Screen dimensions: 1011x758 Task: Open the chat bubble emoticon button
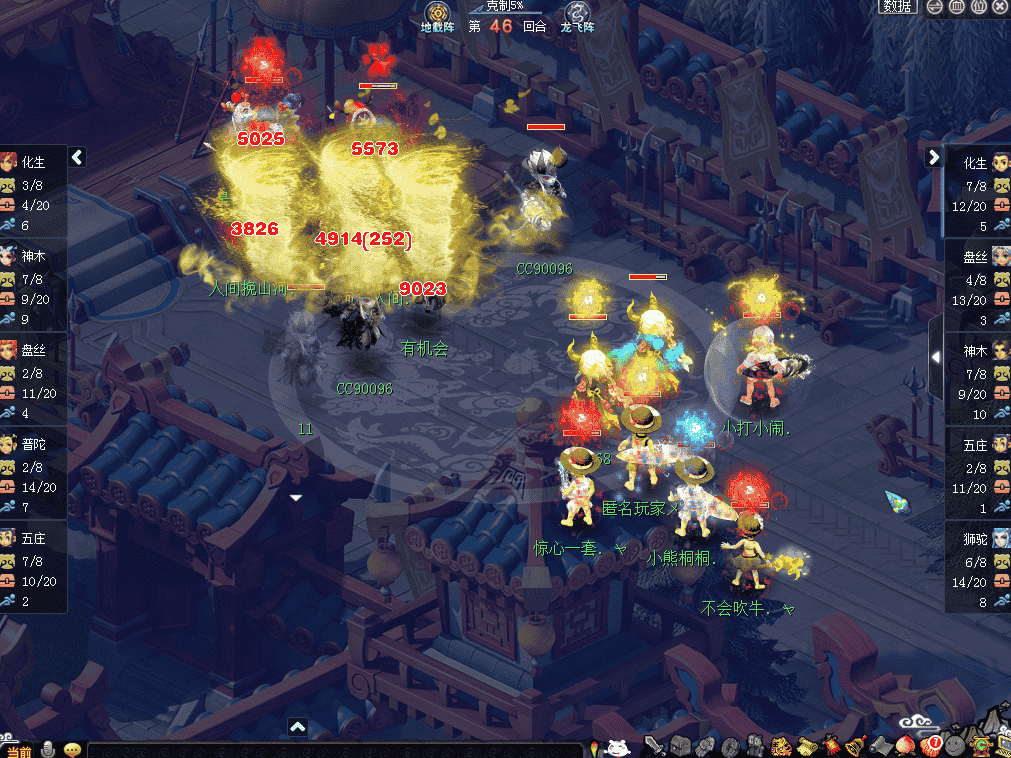click(72, 749)
